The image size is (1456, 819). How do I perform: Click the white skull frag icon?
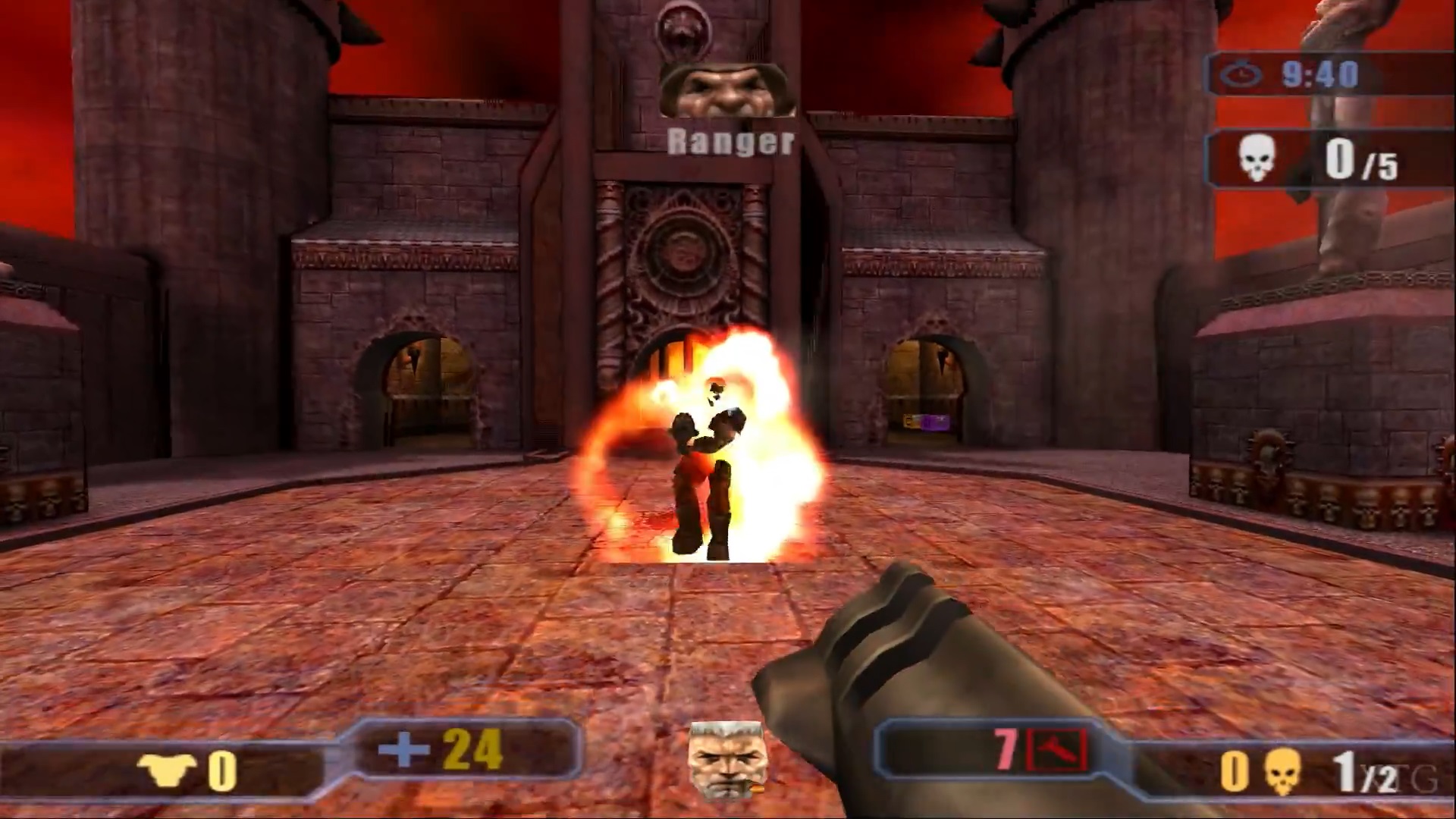(x=1256, y=160)
